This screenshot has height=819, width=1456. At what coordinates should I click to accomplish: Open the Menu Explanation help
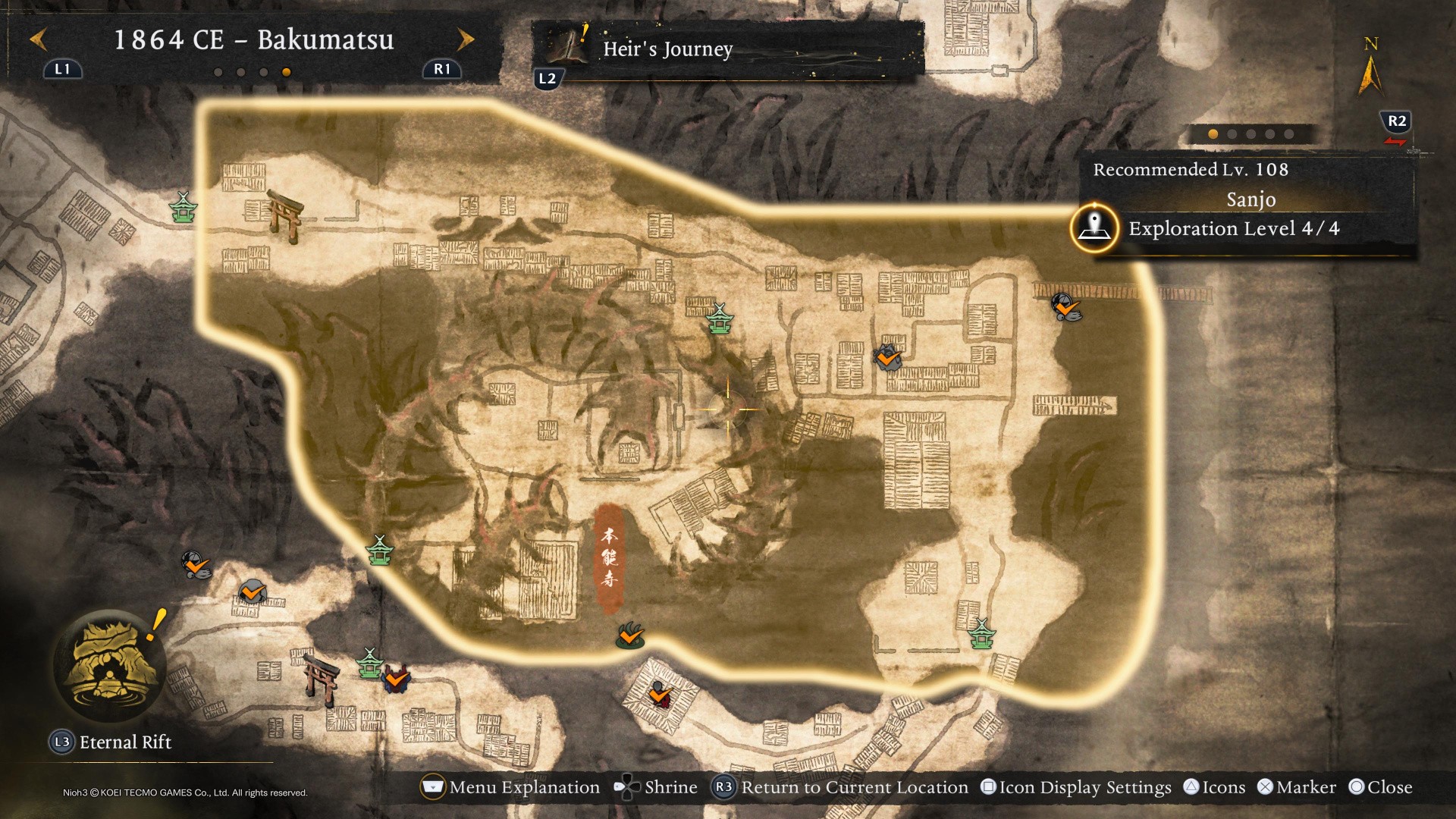pos(510,787)
